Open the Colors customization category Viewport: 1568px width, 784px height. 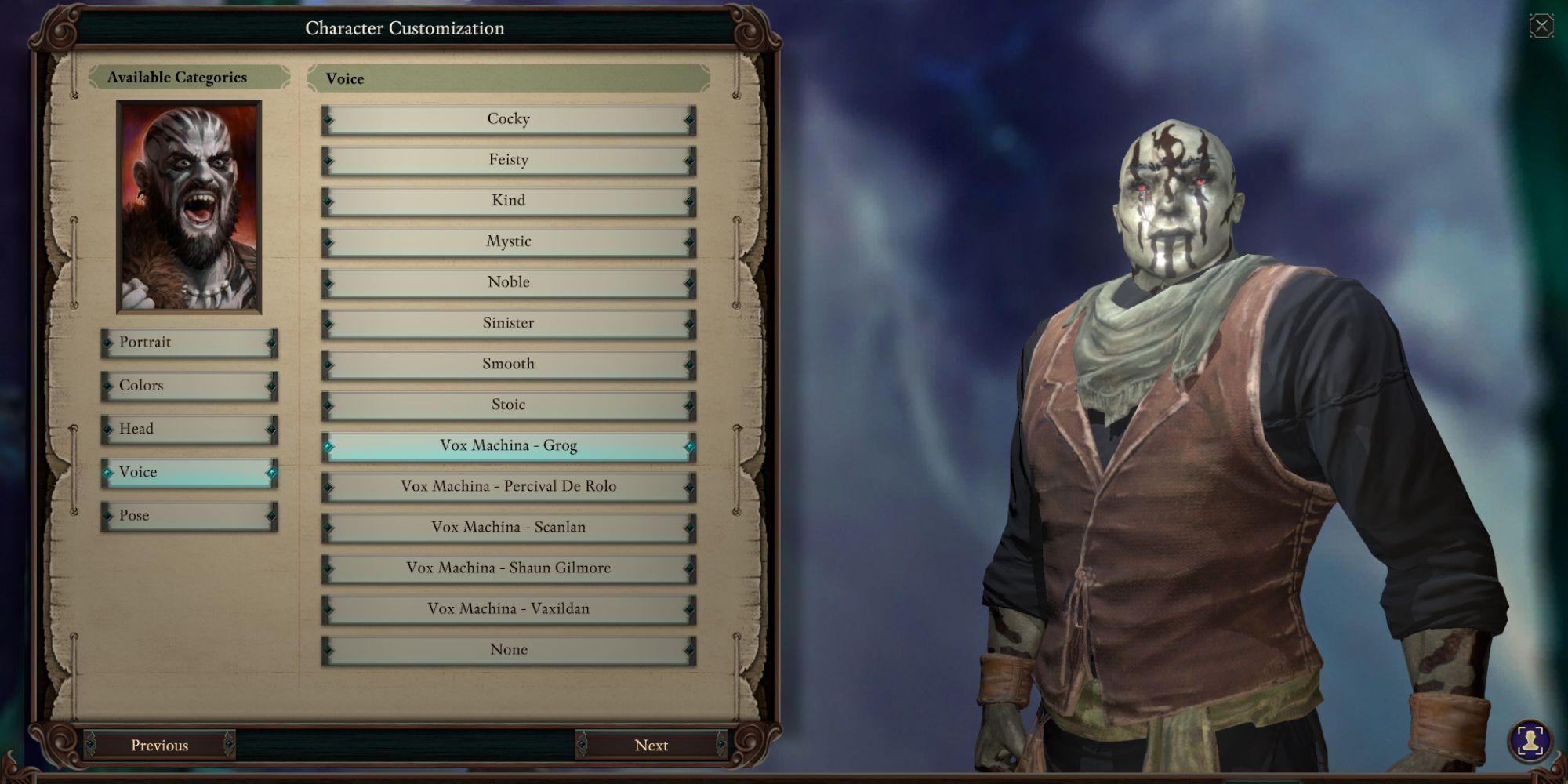click(x=188, y=385)
